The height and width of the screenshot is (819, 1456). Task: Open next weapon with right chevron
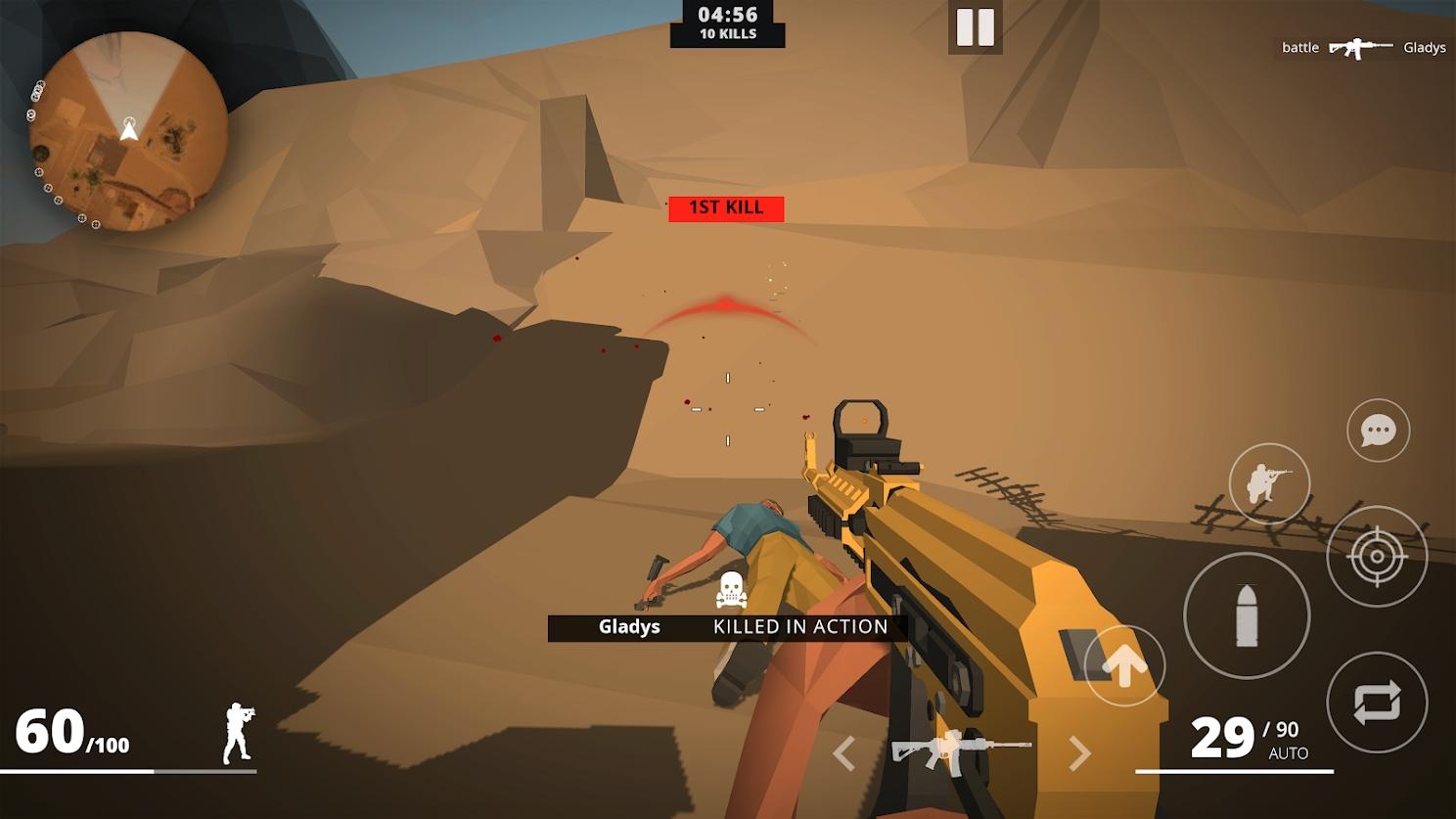point(1079,754)
